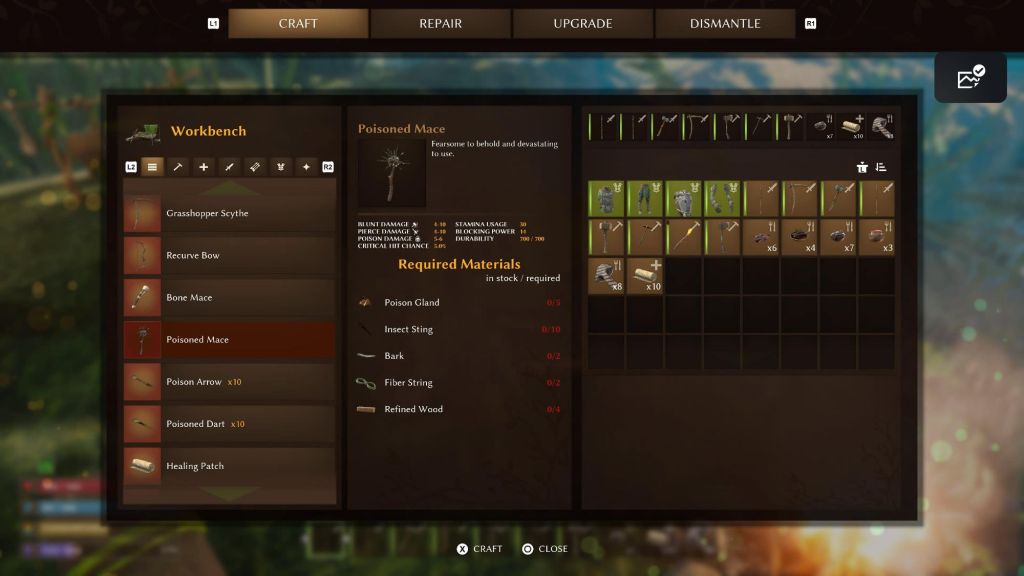Screen dimensions: 1024x576
Task: Pick the Bone Mace recipe
Action: [x=229, y=298]
